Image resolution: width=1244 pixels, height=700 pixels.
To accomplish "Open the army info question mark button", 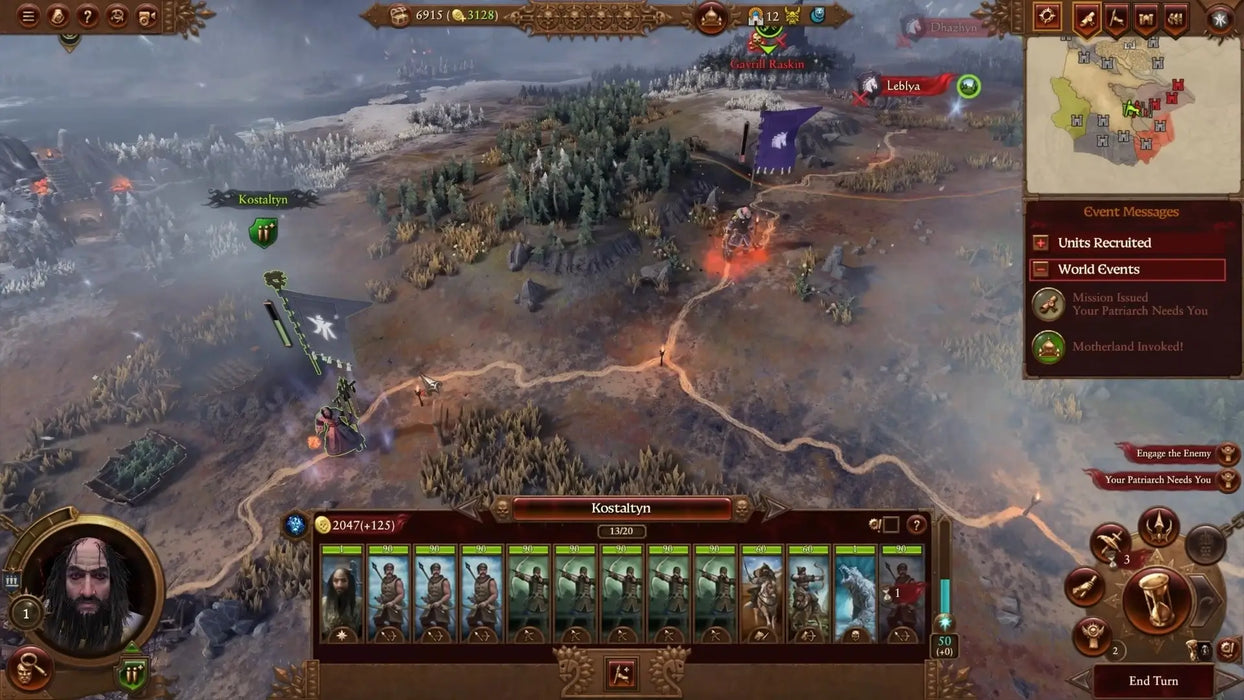I will 916,524.
